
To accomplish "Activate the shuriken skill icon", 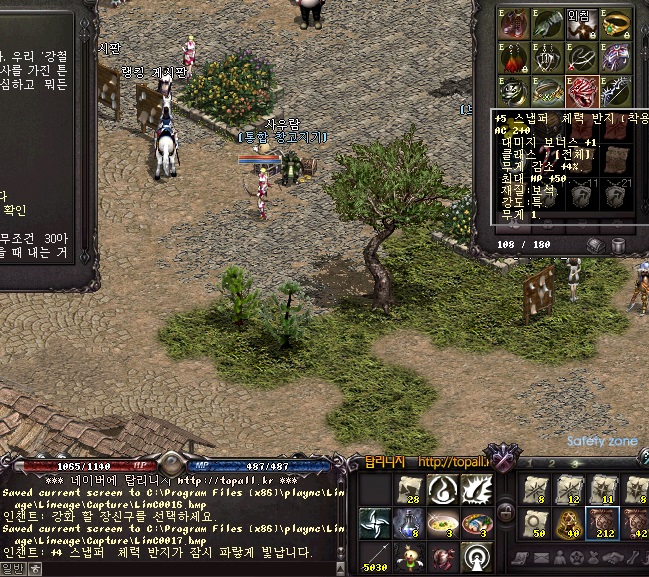I will (x=375, y=522).
